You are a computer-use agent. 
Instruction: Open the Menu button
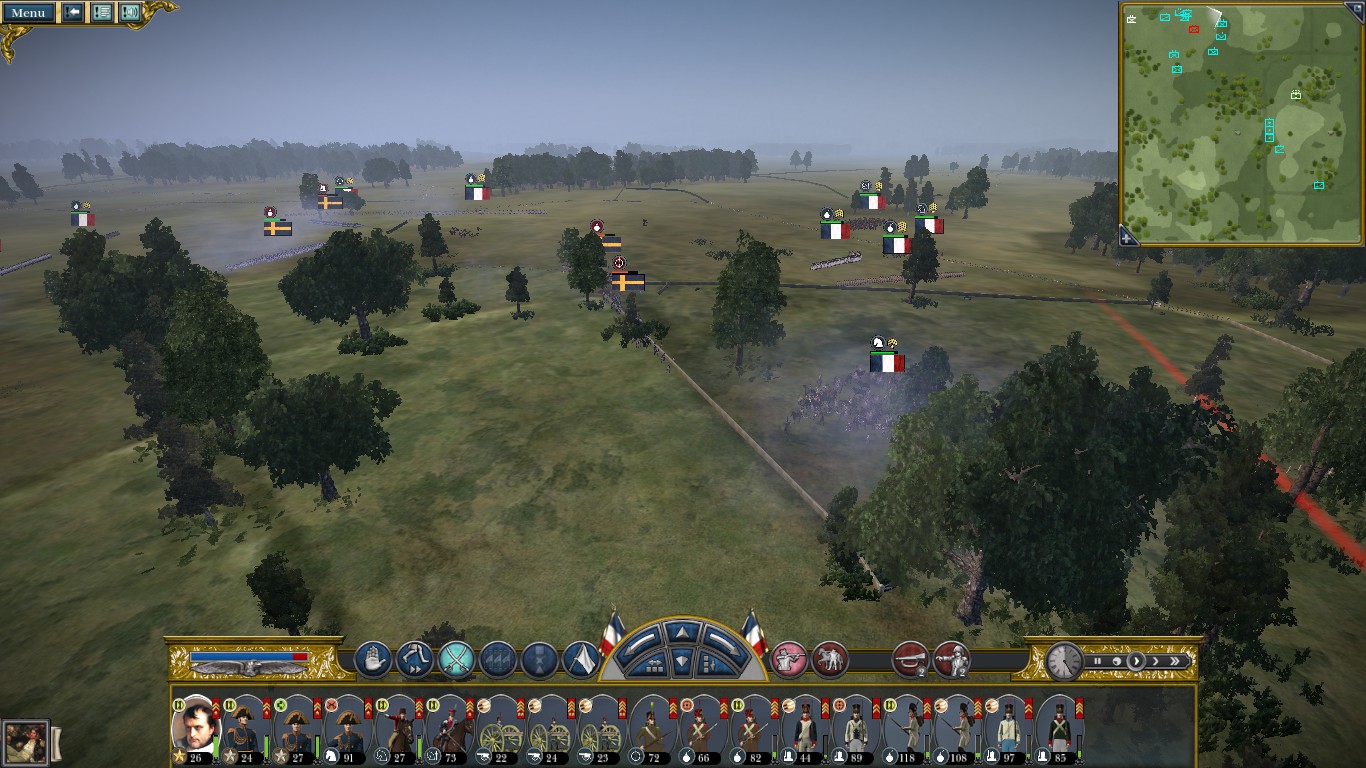pyautogui.click(x=27, y=12)
